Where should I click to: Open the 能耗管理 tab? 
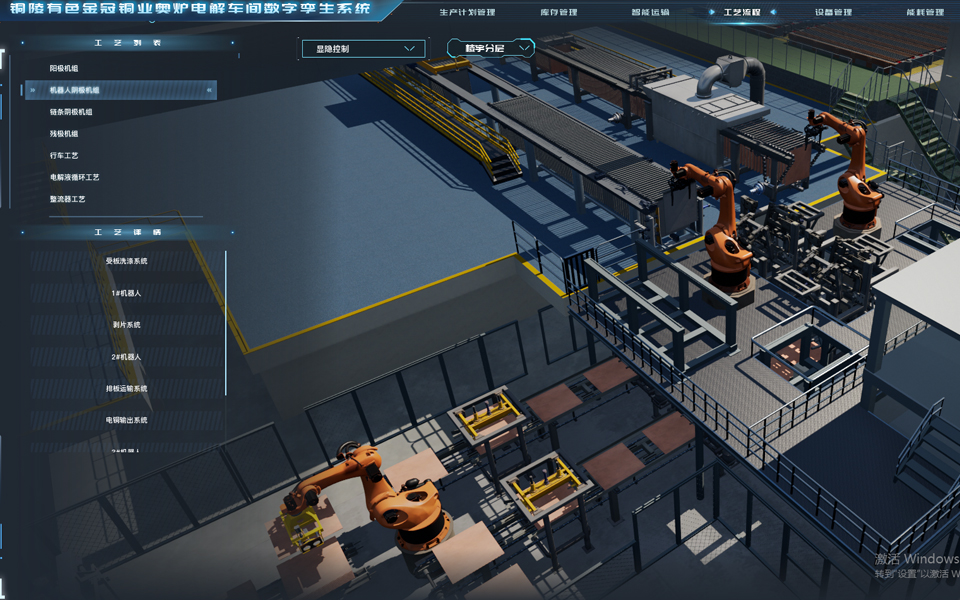[x=924, y=12]
